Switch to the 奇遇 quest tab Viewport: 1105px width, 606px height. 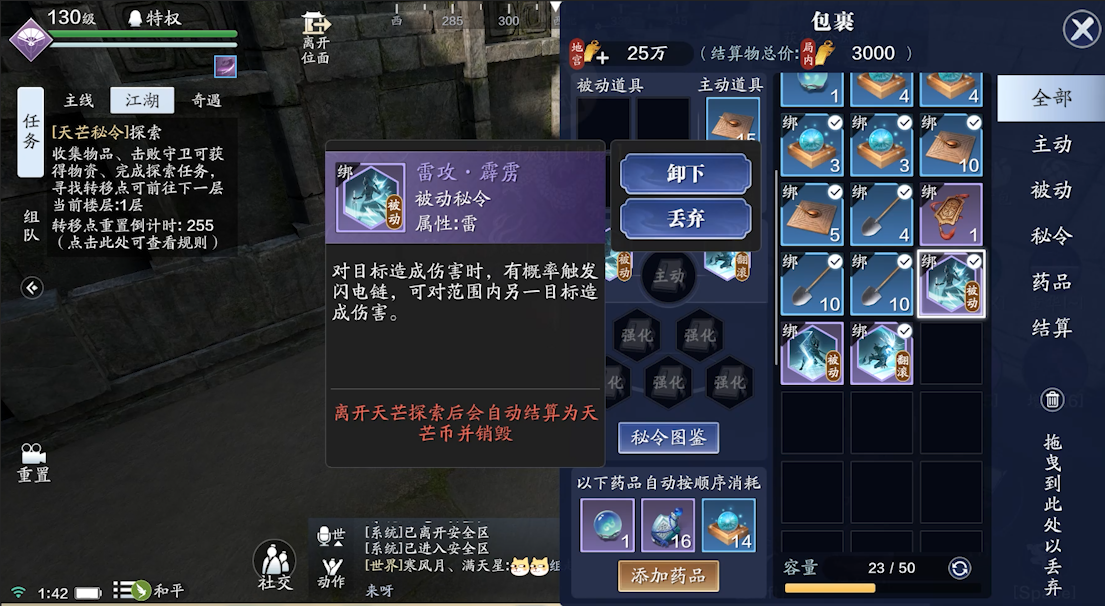206,100
